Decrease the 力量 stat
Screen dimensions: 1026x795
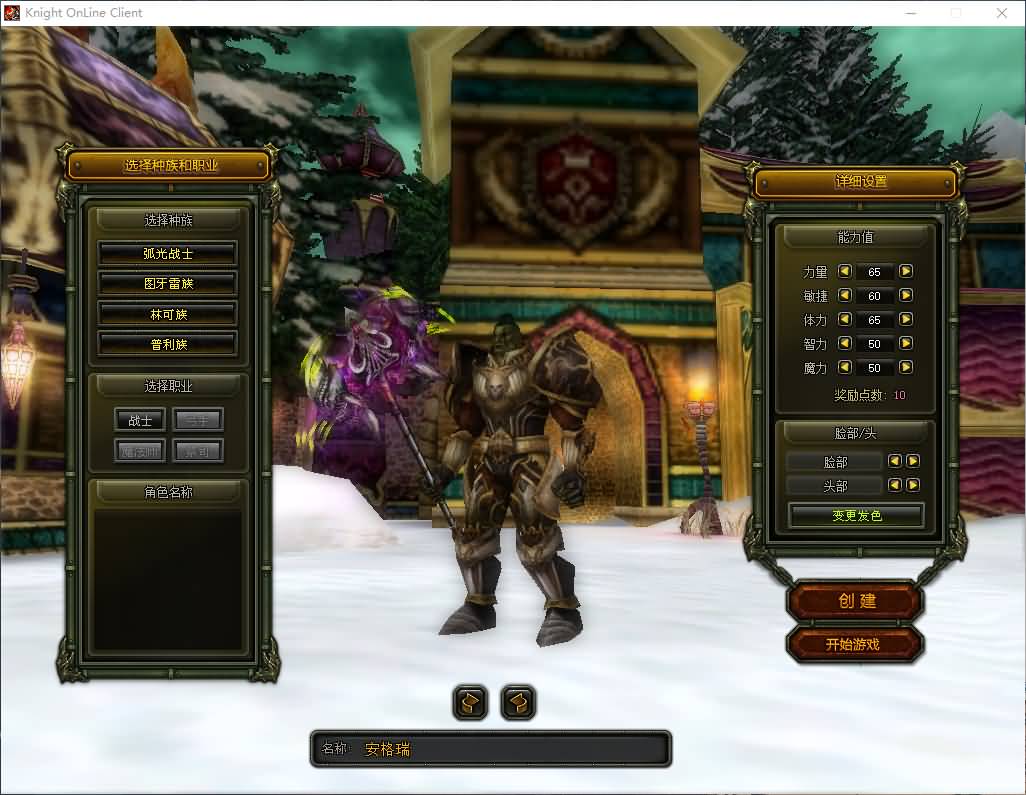coord(844,271)
